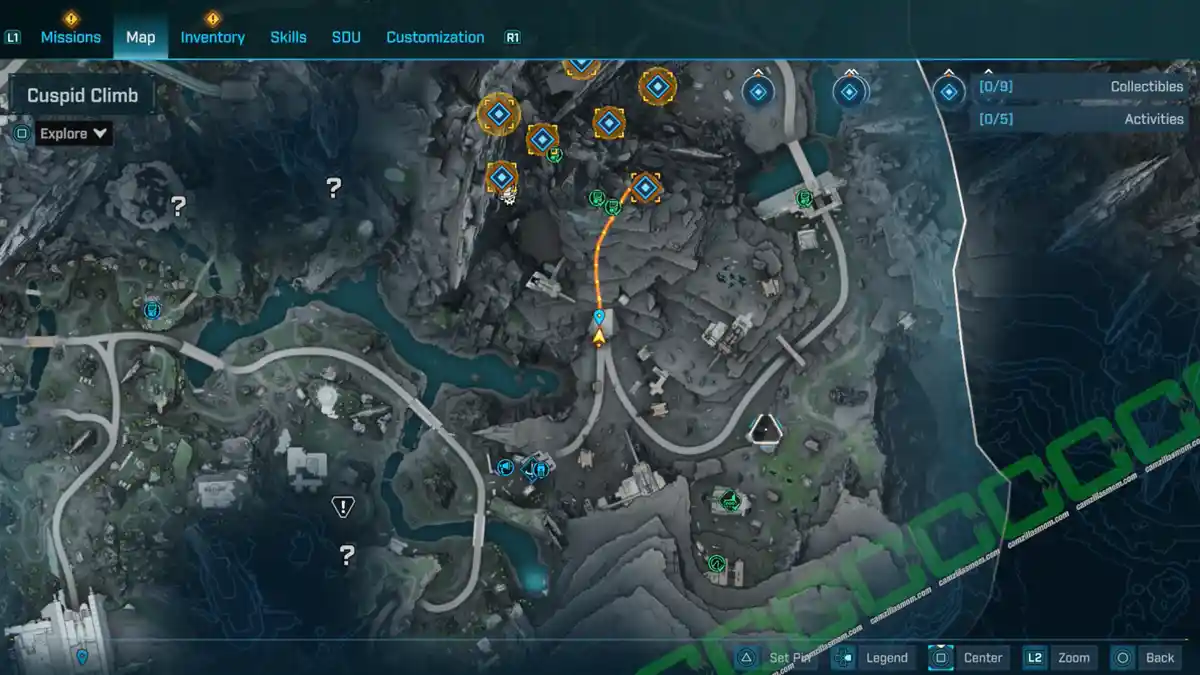The image size is (1200, 675).
Task: Open the Inventory tab
Action: [212, 37]
